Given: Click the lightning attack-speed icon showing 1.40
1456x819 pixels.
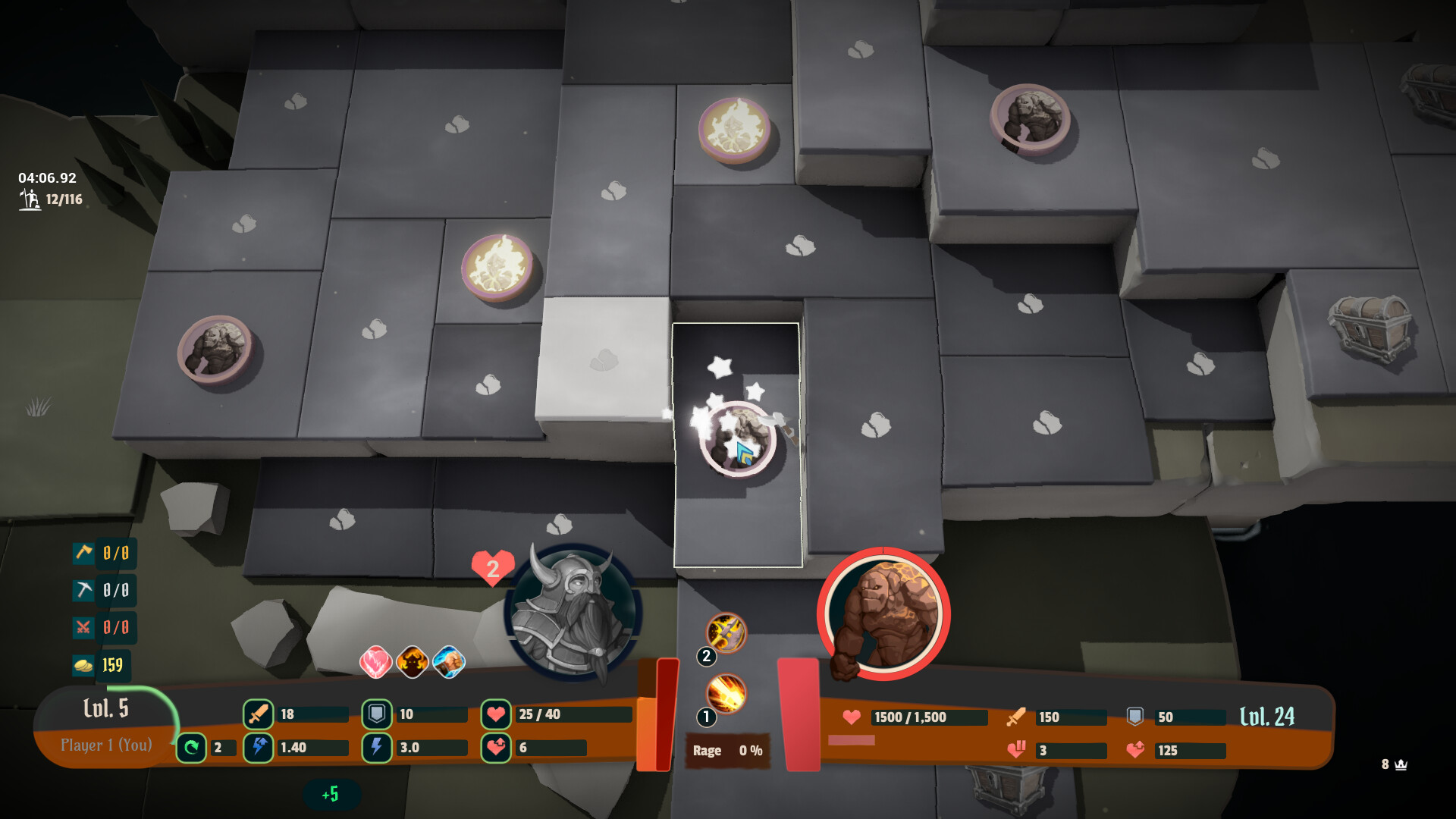Looking at the screenshot, I should click(258, 748).
